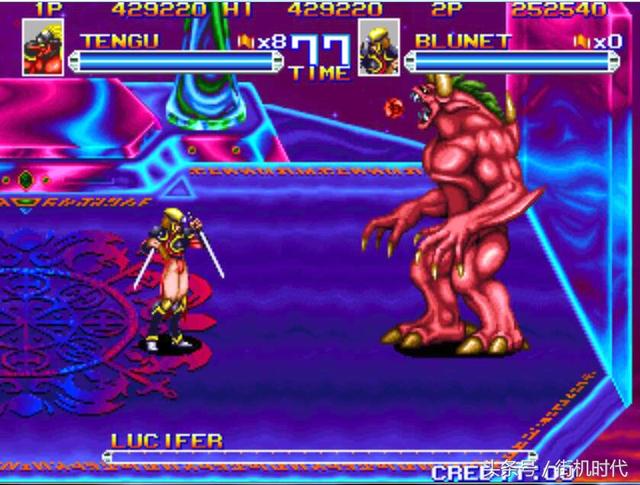Select the Blunet player two portrait
The height and width of the screenshot is (485, 640).
point(379,52)
